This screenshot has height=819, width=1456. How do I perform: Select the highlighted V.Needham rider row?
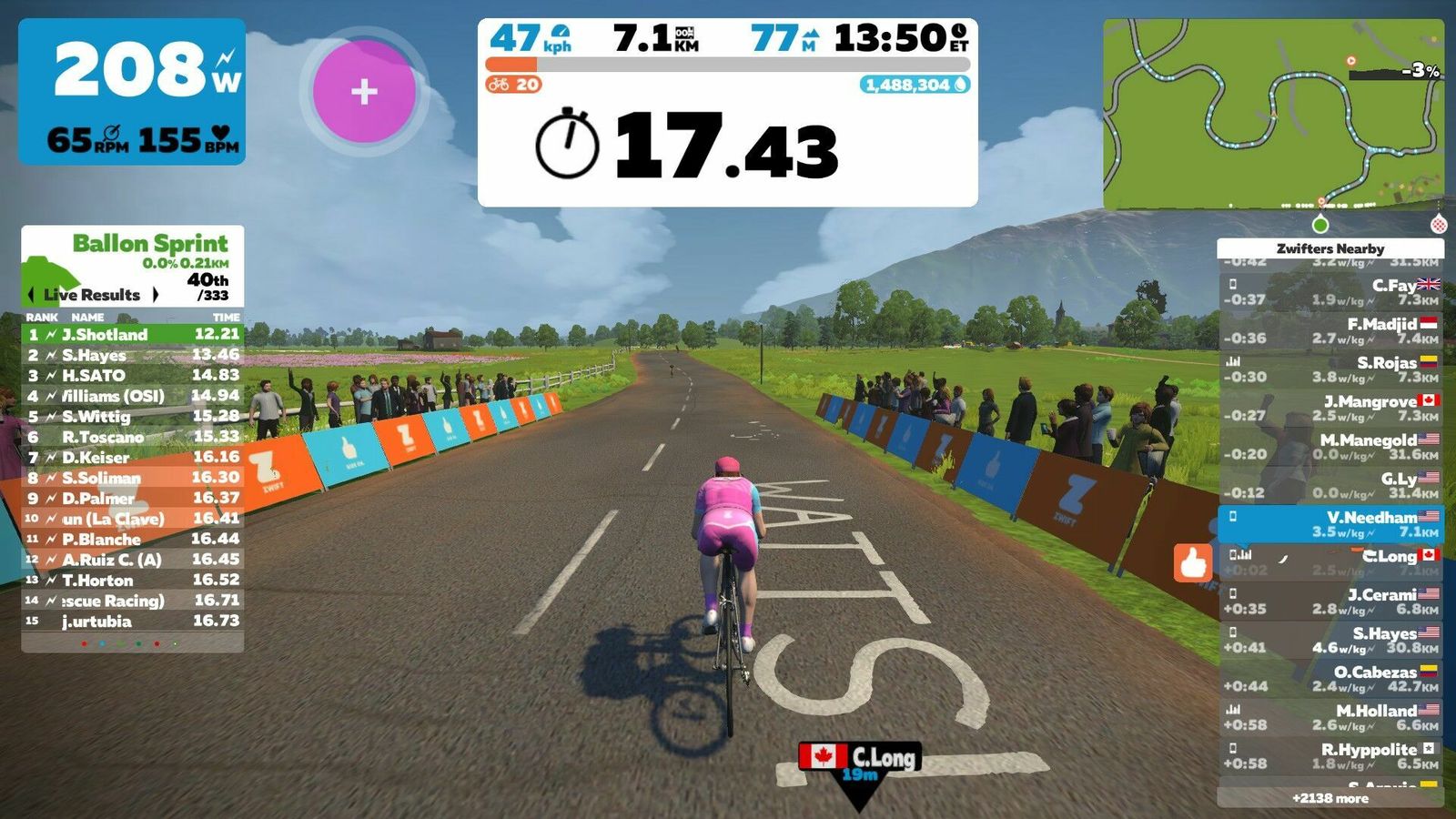[x=1330, y=524]
